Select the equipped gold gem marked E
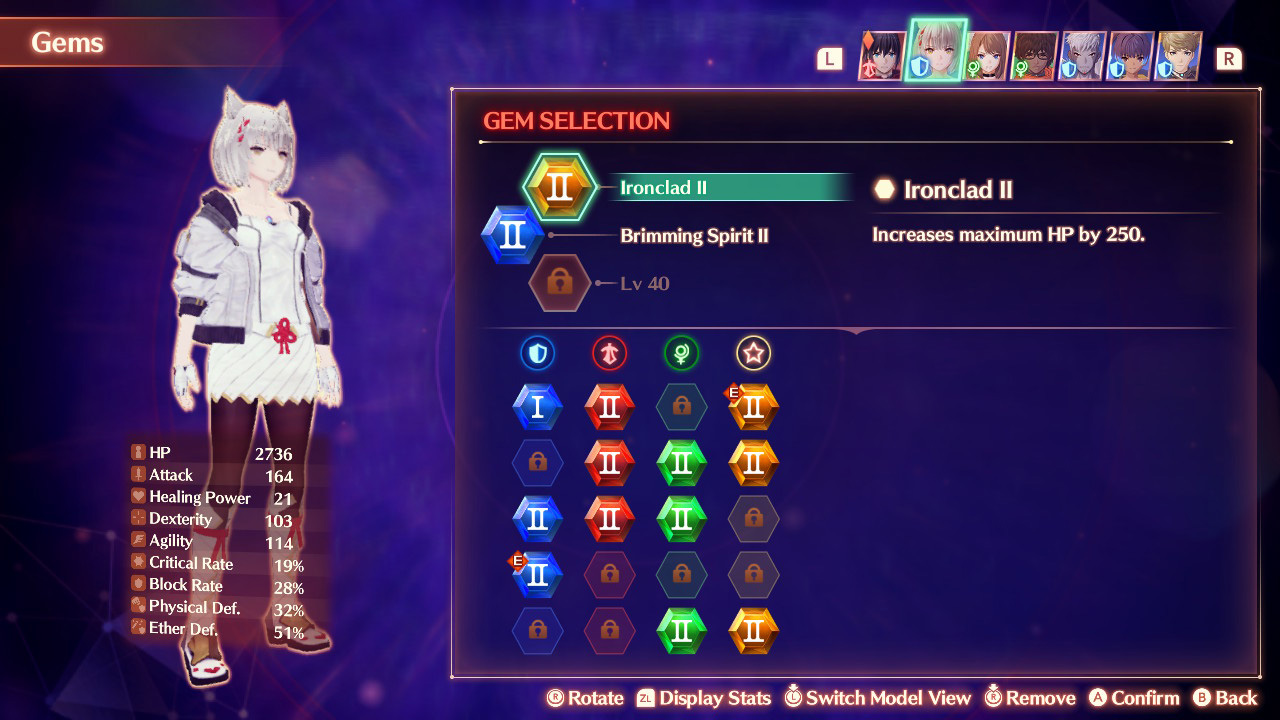Viewport: 1280px width, 720px height. 753,407
